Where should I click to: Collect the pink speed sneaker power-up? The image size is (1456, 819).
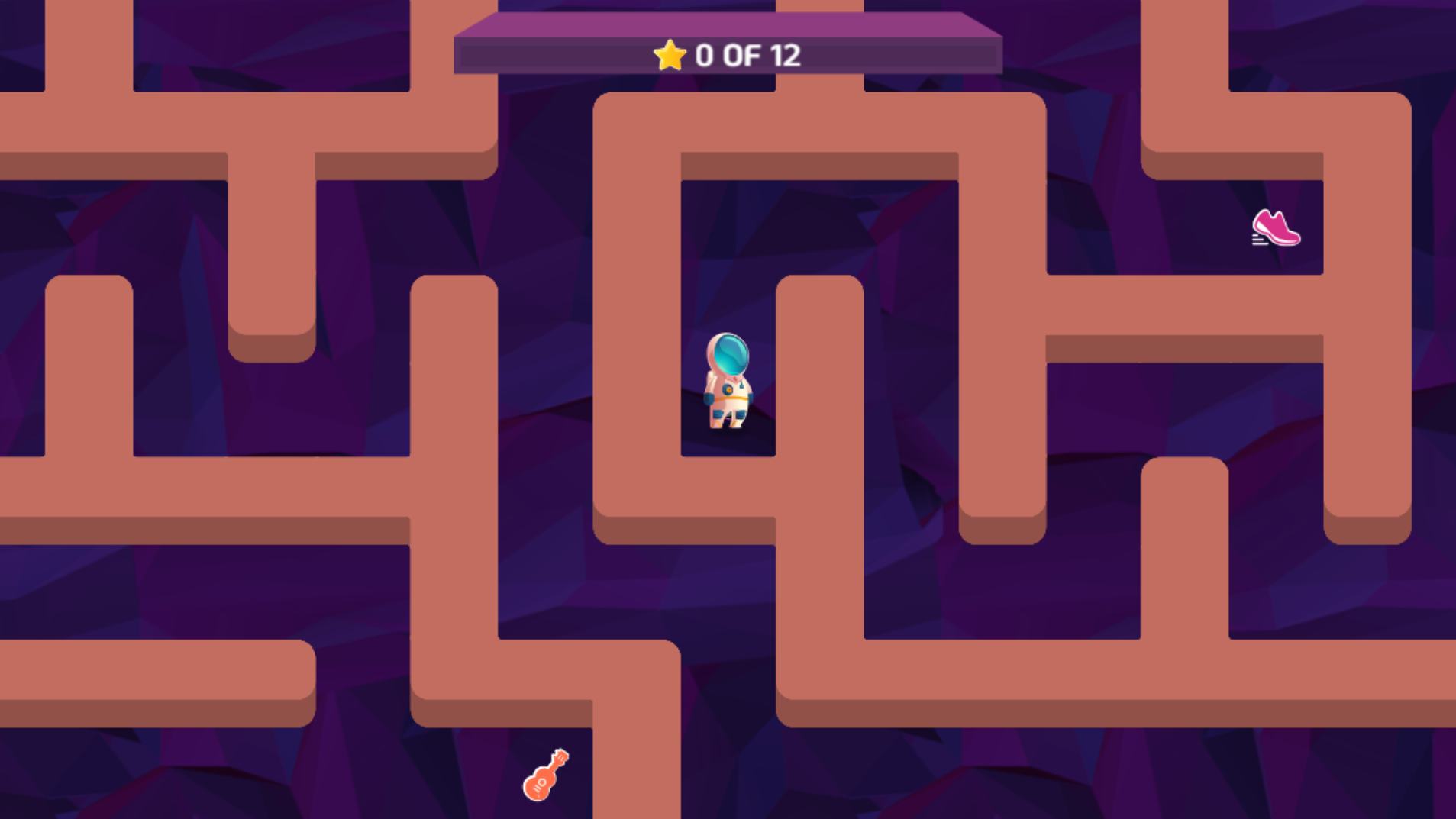click(1276, 229)
